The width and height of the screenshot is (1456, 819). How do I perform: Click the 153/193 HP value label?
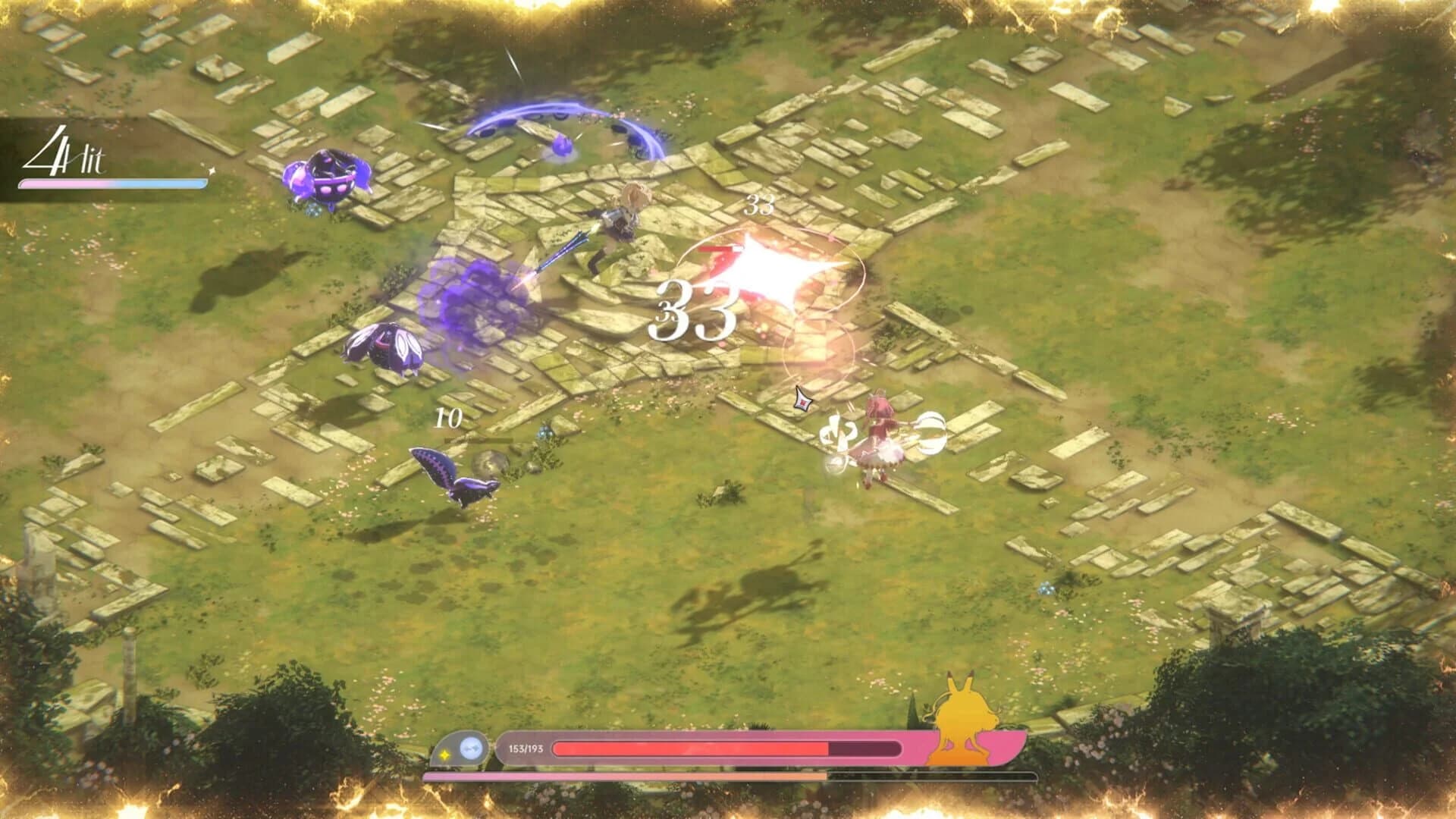[x=526, y=748]
